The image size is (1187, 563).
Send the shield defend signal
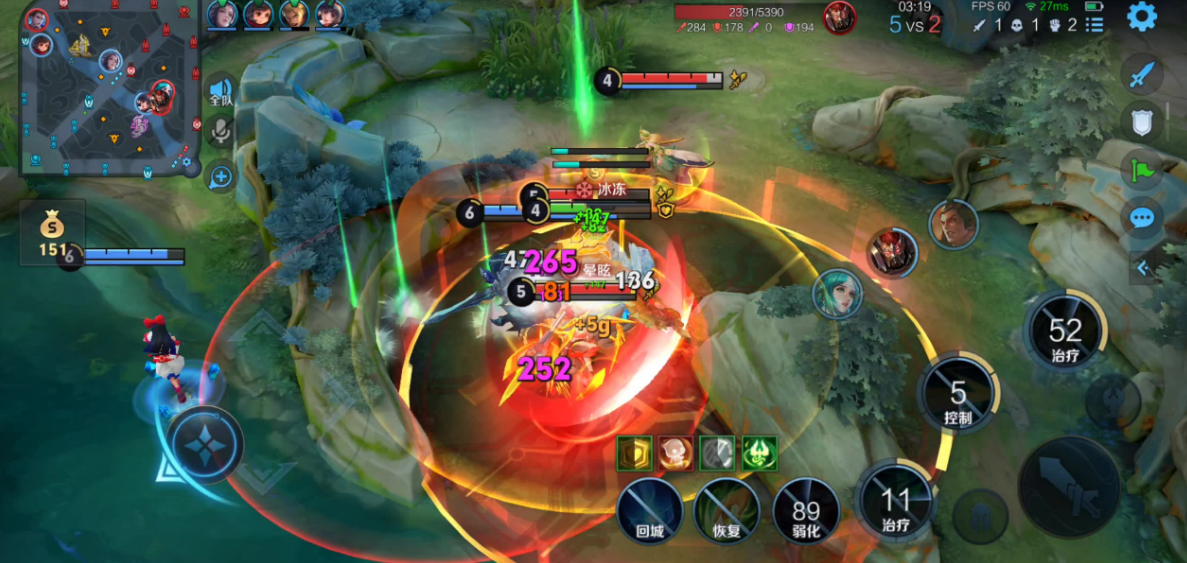[x=1141, y=122]
